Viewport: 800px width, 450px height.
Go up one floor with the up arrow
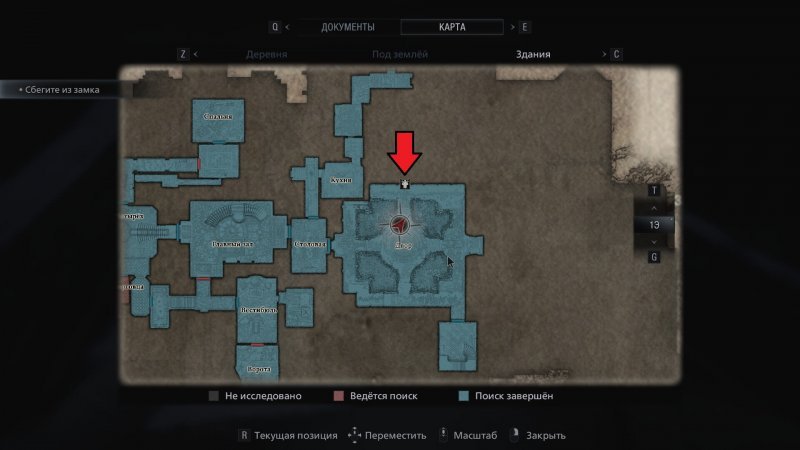pos(654,207)
